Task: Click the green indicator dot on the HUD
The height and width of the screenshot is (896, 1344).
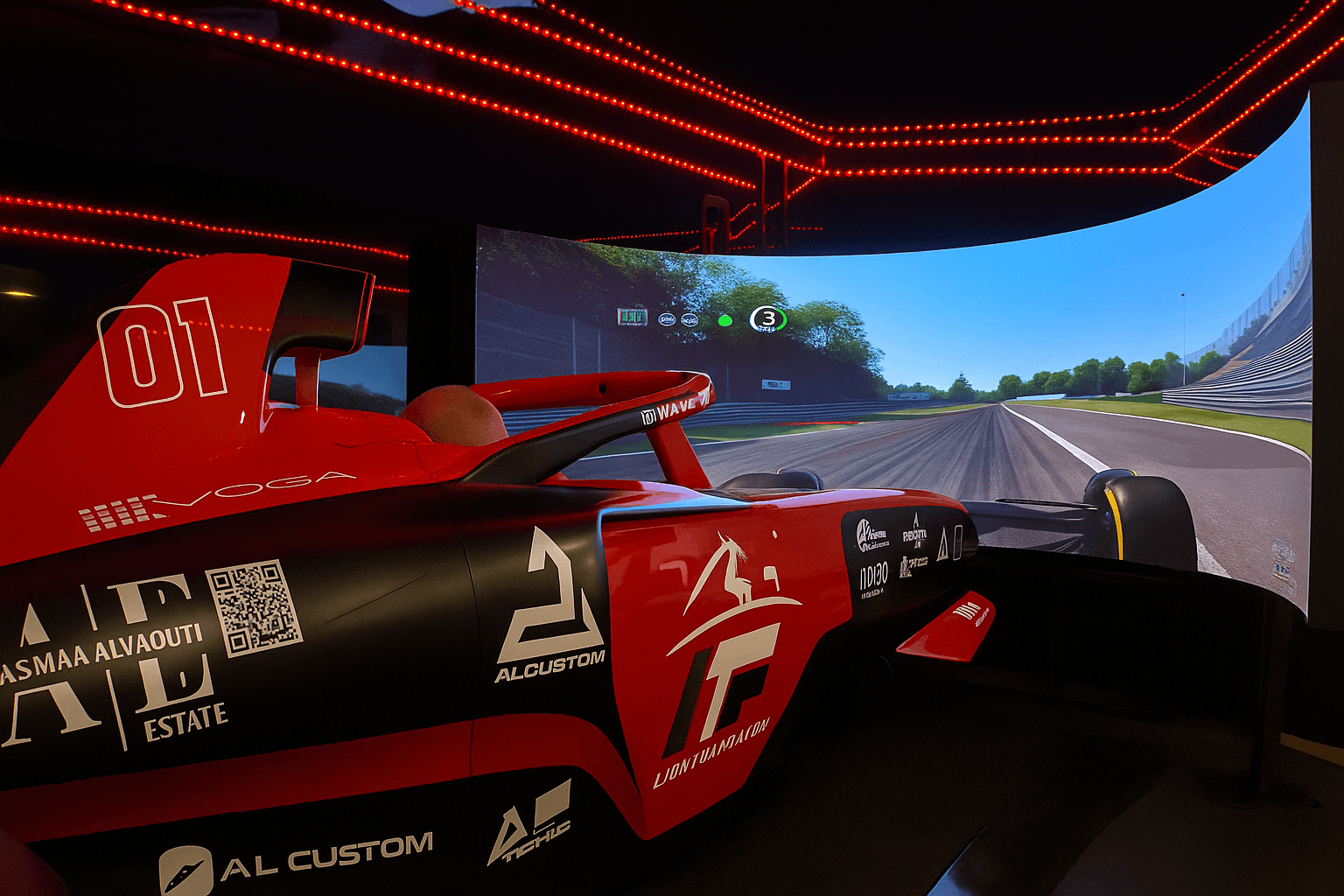Action: tap(724, 320)
